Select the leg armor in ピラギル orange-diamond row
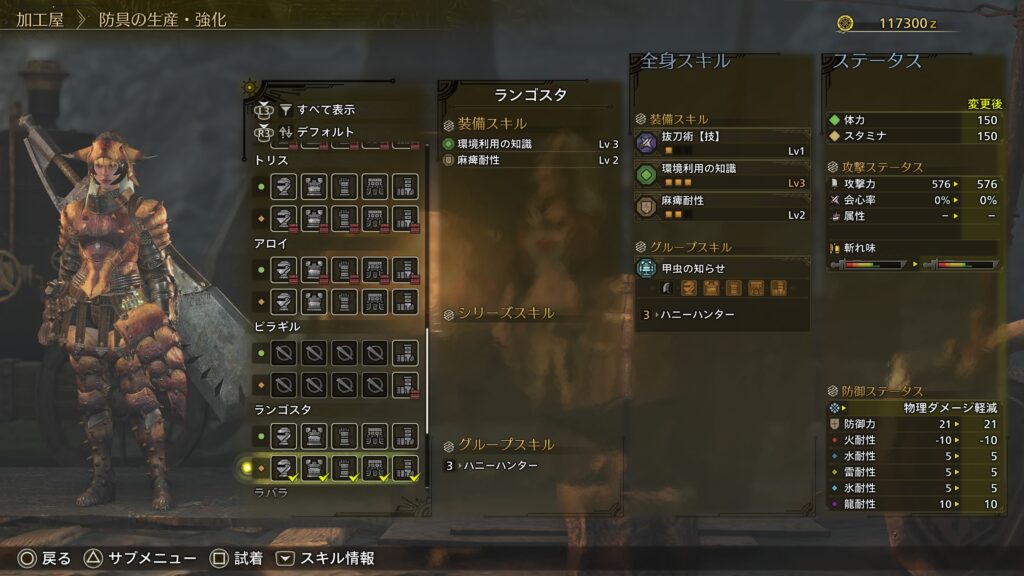The height and width of the screenshot is (576, 1024). click(x=405, y=383)
